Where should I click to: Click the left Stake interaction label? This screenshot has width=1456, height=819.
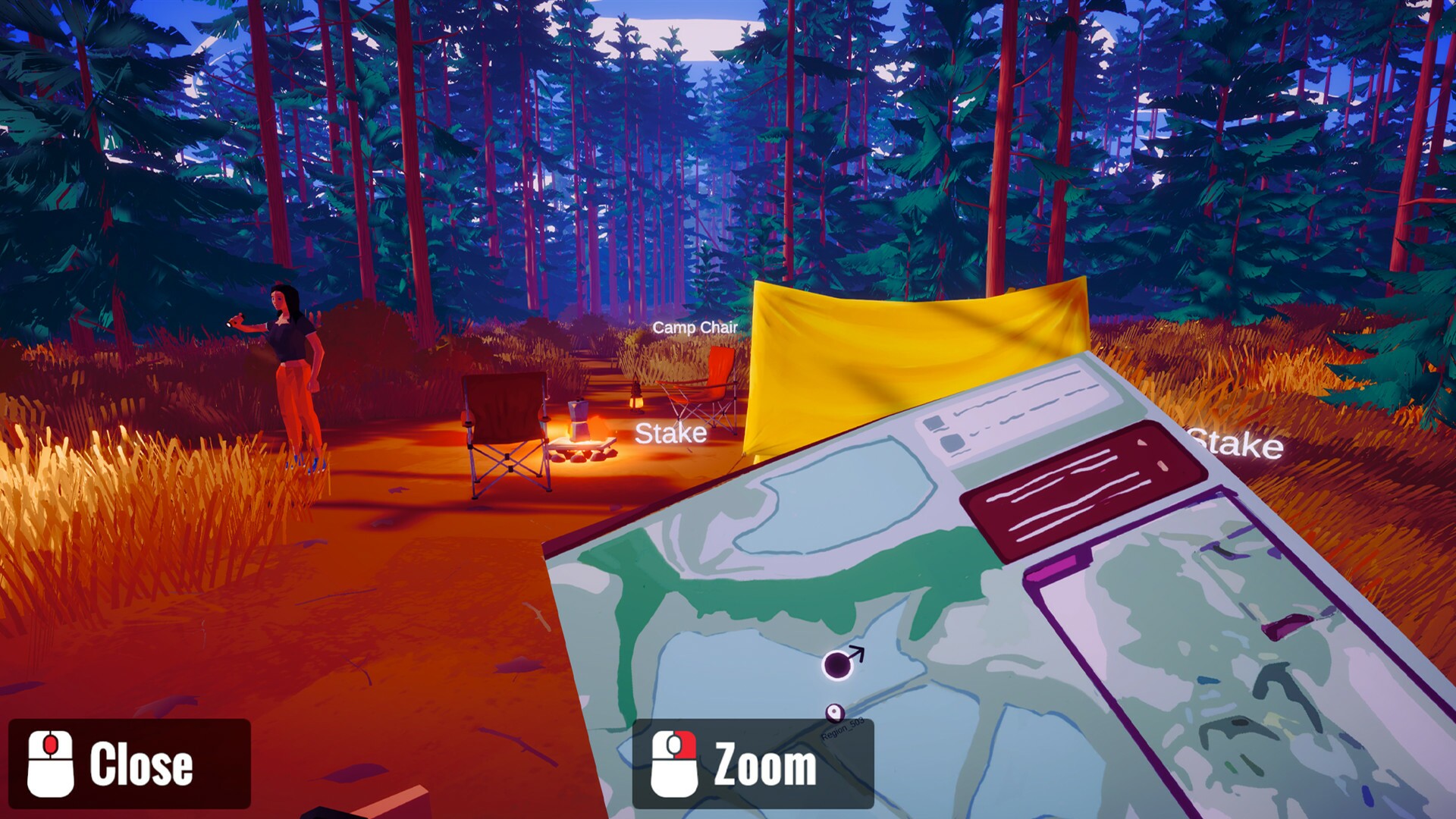(x=671, y=435)
